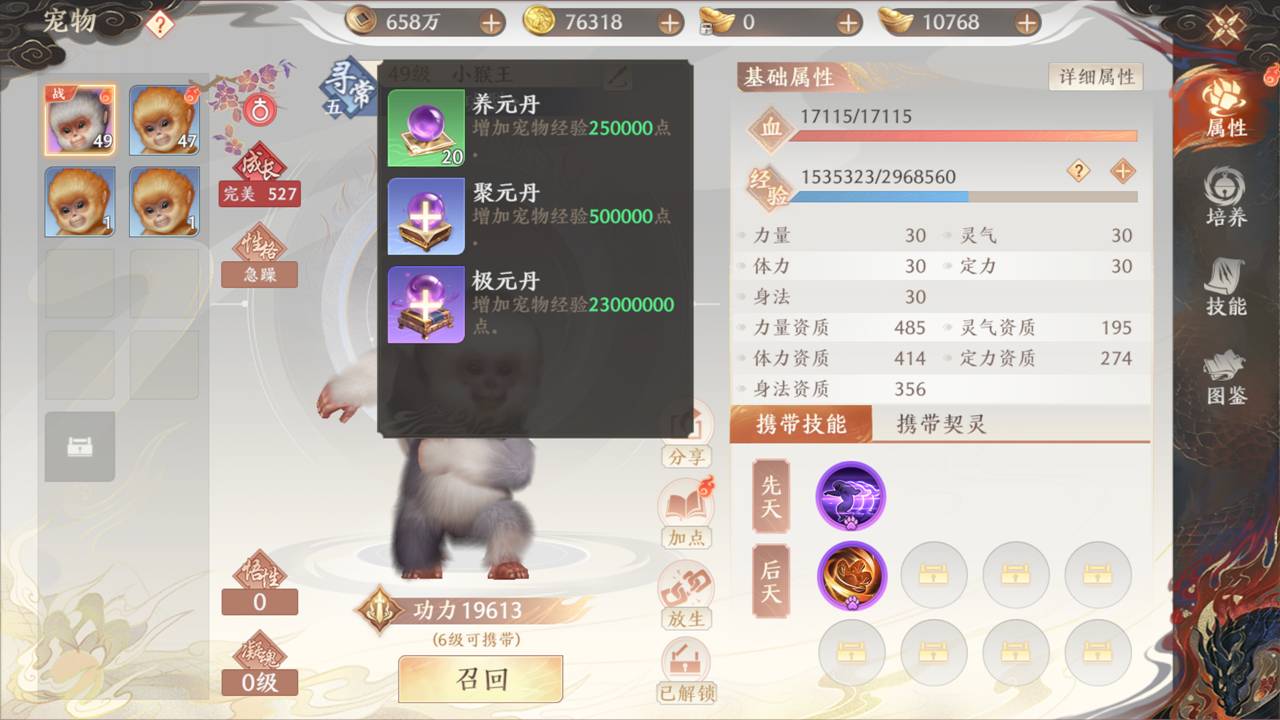
Task: View the 图鉴 codex via sidebar icon
Action: [1224, 380]
